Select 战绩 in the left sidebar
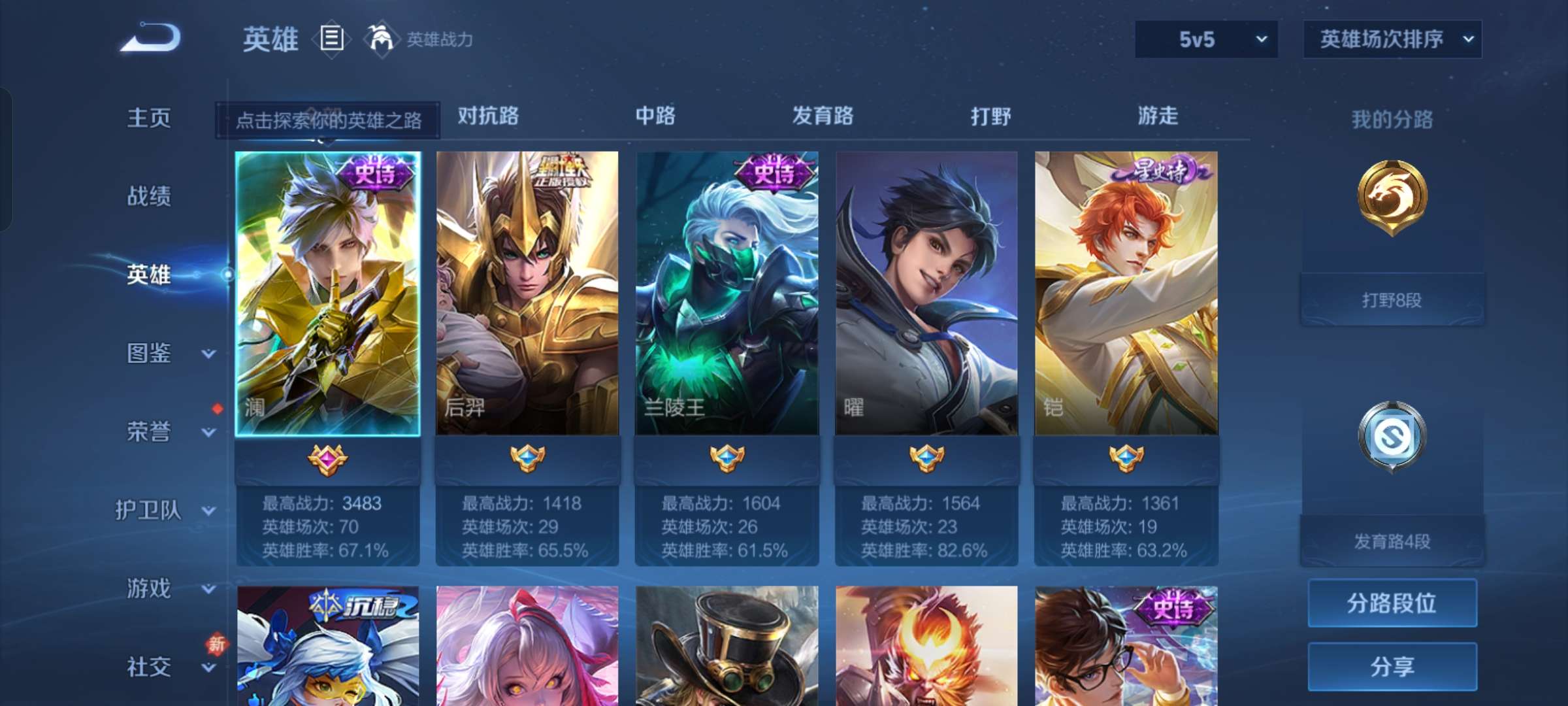1568x706 pixels. [x=149, y=196]
